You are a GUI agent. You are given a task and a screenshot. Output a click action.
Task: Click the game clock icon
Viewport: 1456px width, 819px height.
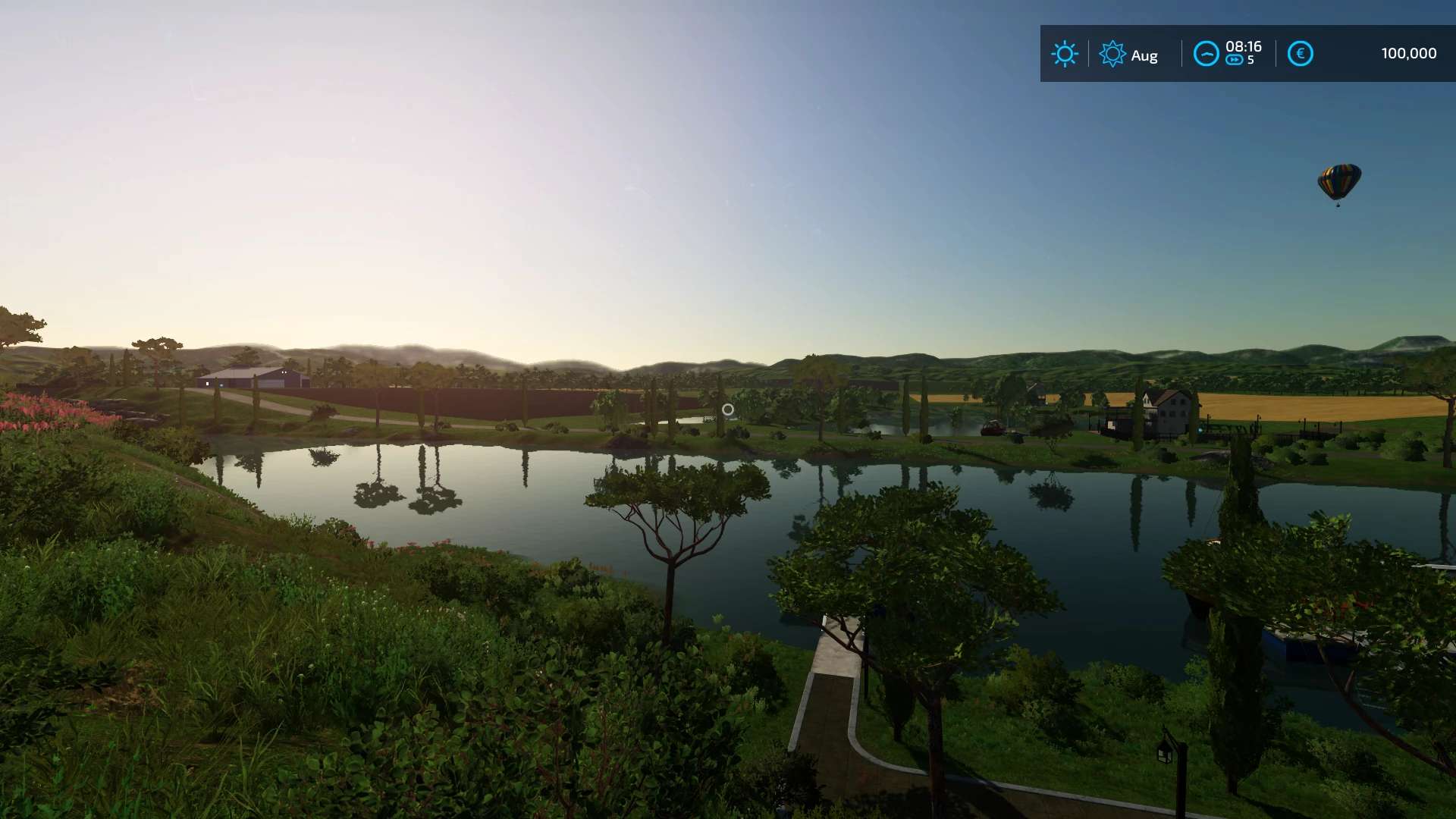click(x=1206, y=54)
